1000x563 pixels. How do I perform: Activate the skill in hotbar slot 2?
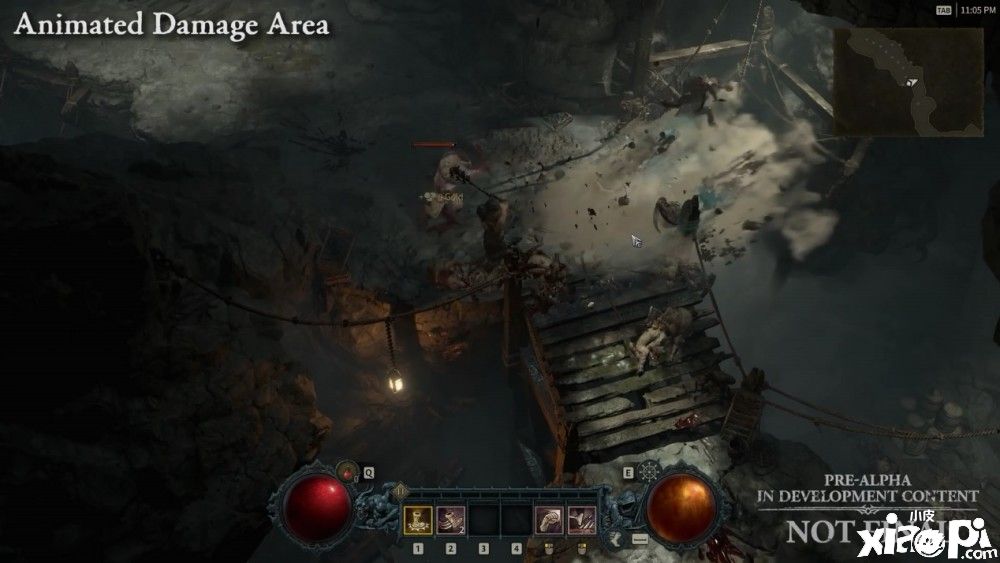point(450,519)
